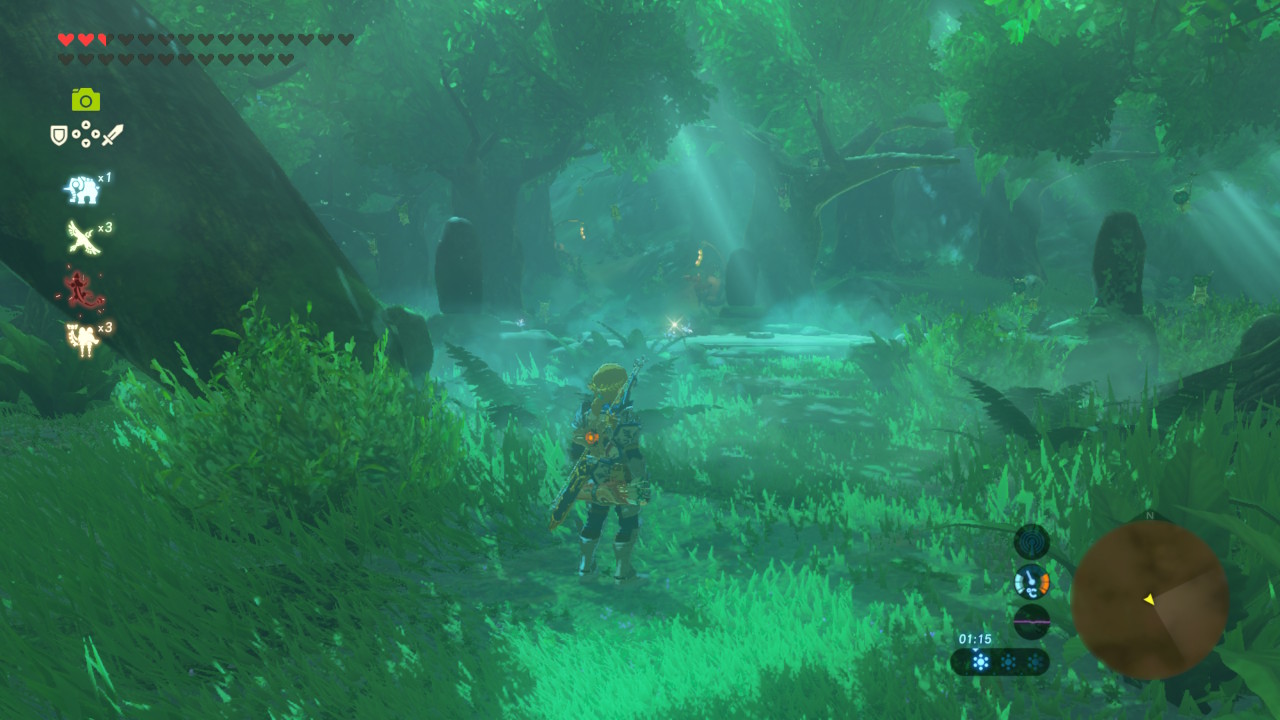The height and width of the screenshot is (720, 1280).
Task: Select the red Mipha's Grace lizard icon
Action: 82,289
